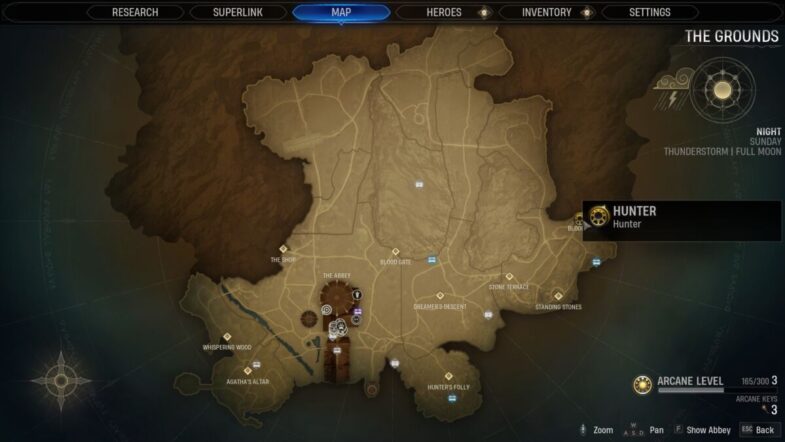The height and width of the screenshot is (442, 785).
Task: Click the Zoom map control
Action: (597, 430)
